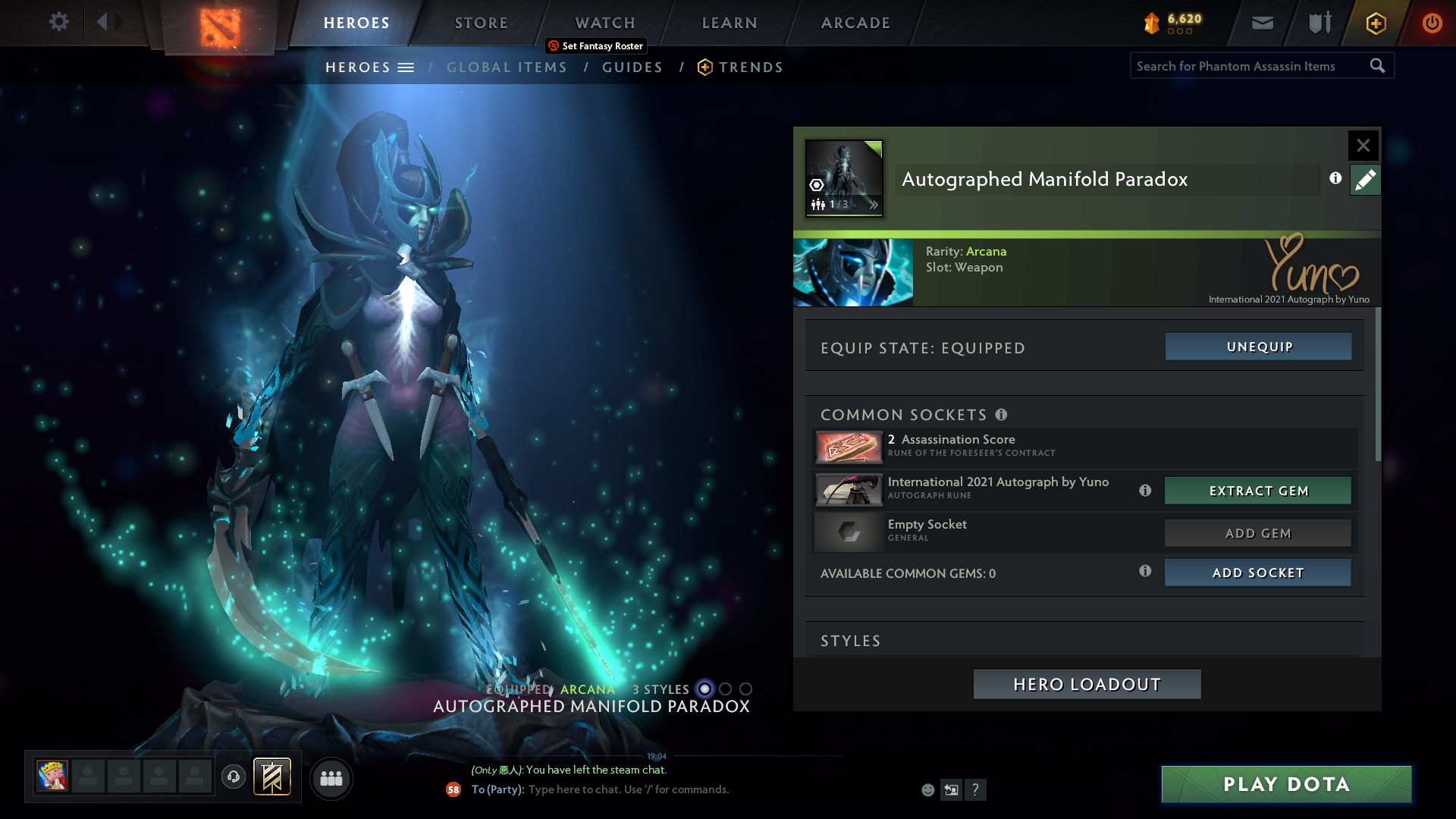Open the Arcade menu
The height and width of the screenshot is (819, 1456).
click(x=855, y=23)
